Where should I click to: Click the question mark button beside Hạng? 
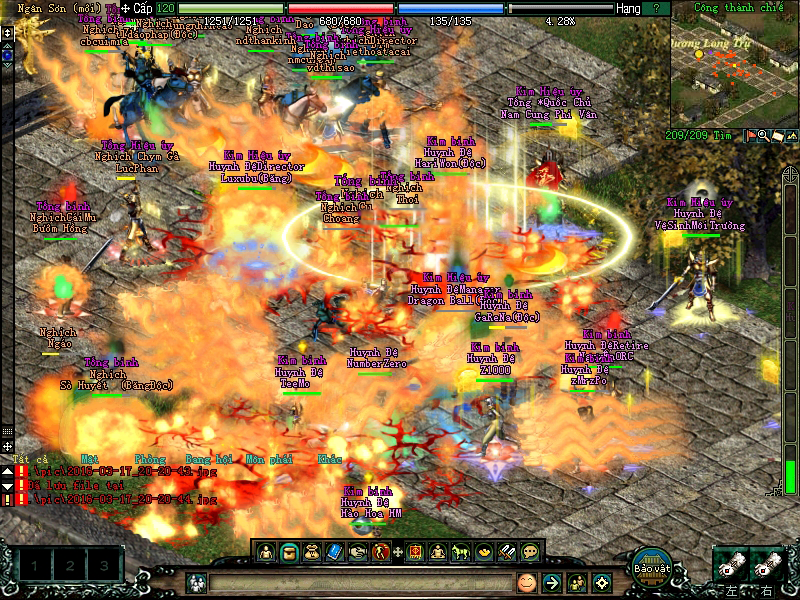pyautogui.click(x=656, y=8)
